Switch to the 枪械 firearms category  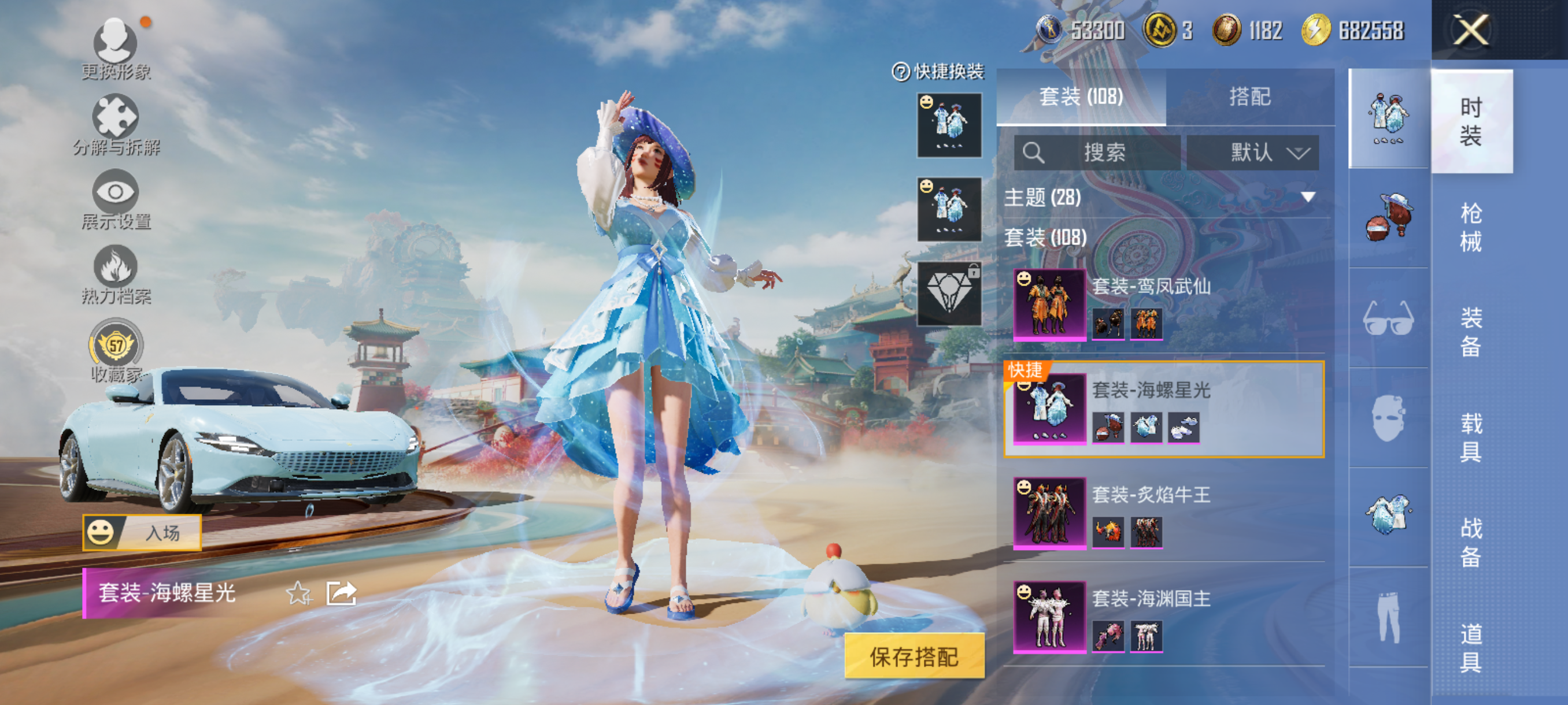click(x=1471, y=227)
